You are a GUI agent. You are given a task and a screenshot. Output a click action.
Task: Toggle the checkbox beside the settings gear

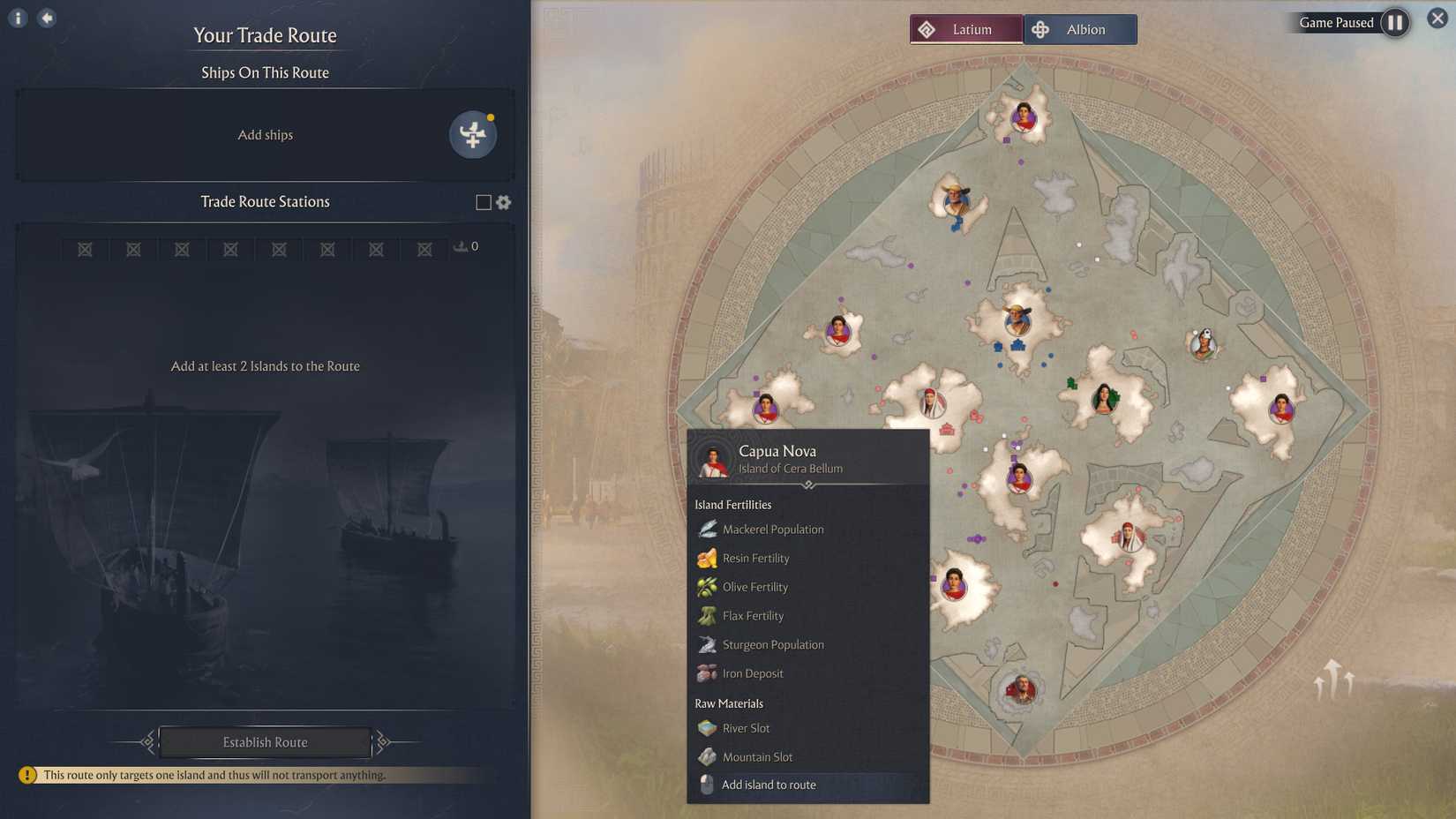coord(482,202)
